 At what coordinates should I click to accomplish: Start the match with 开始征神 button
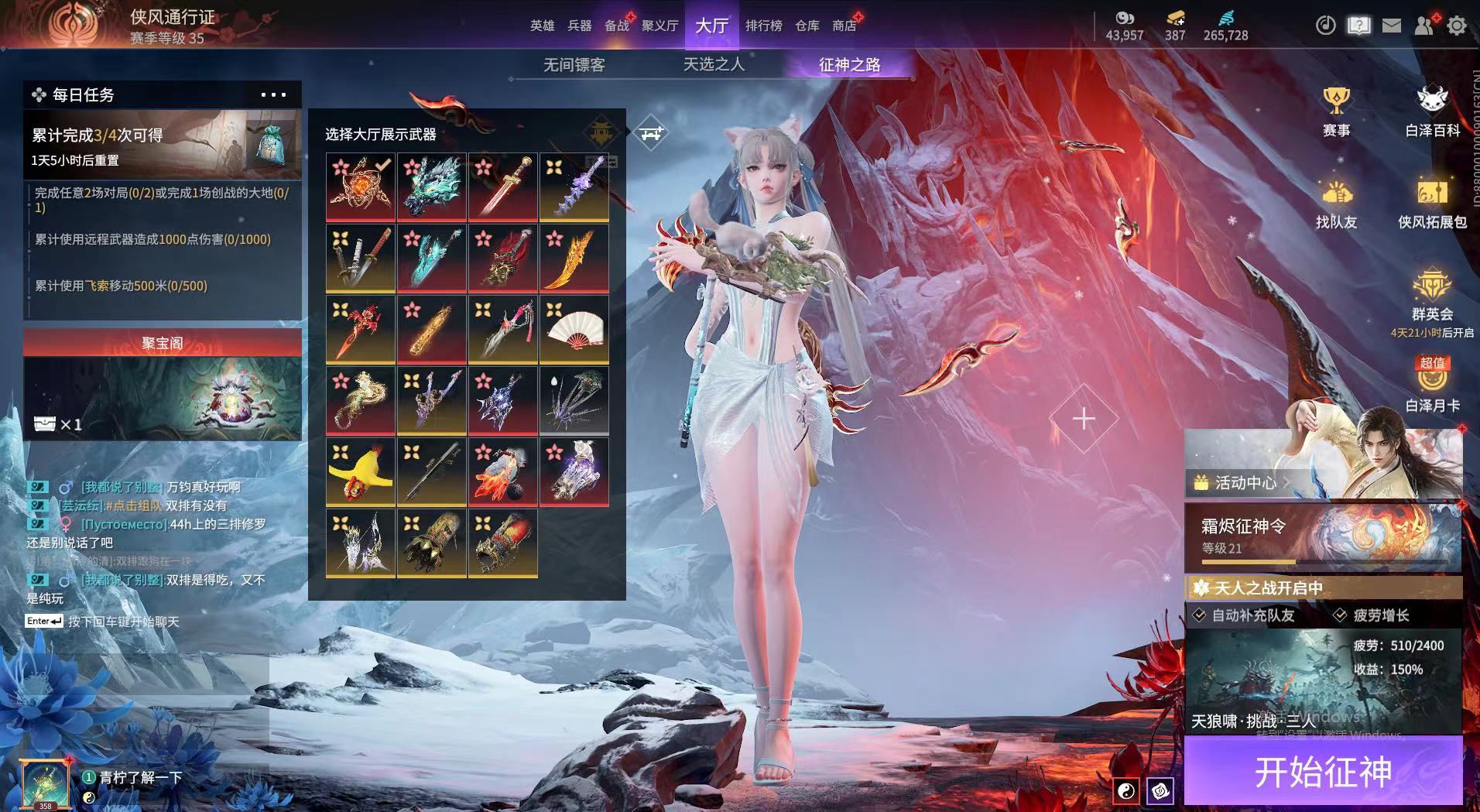pyautogui.click(x=1322, y=771)
